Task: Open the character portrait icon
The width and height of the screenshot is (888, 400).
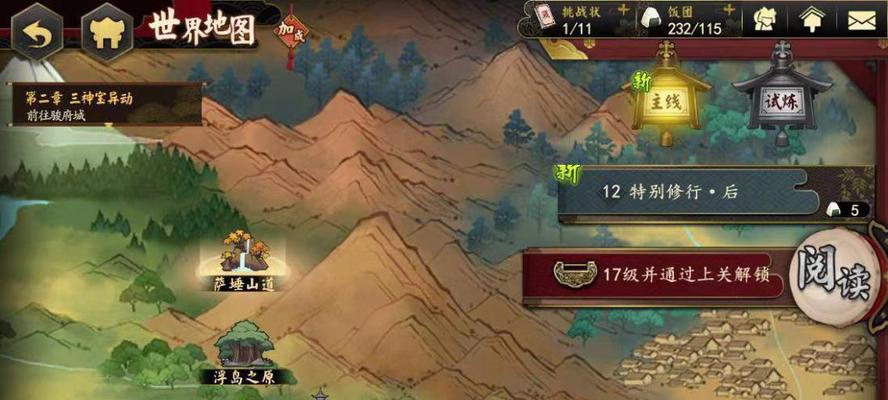Action: pyautogui.click(x=766, y=20)
